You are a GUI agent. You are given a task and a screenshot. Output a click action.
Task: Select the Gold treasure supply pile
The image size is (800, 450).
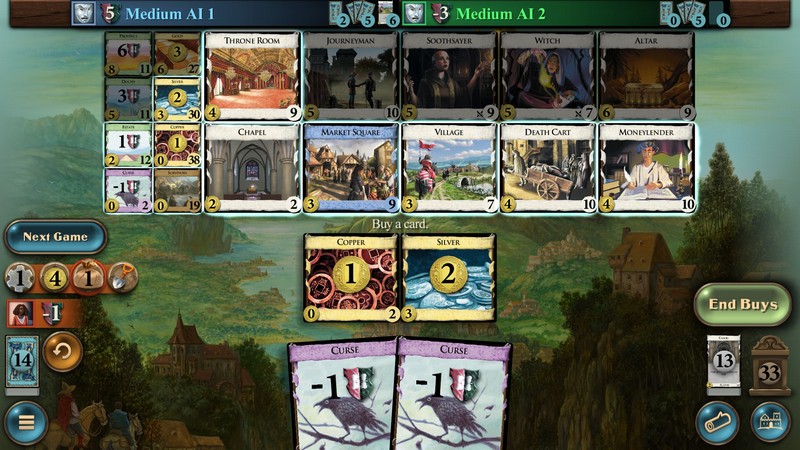(x=176, y=54)
